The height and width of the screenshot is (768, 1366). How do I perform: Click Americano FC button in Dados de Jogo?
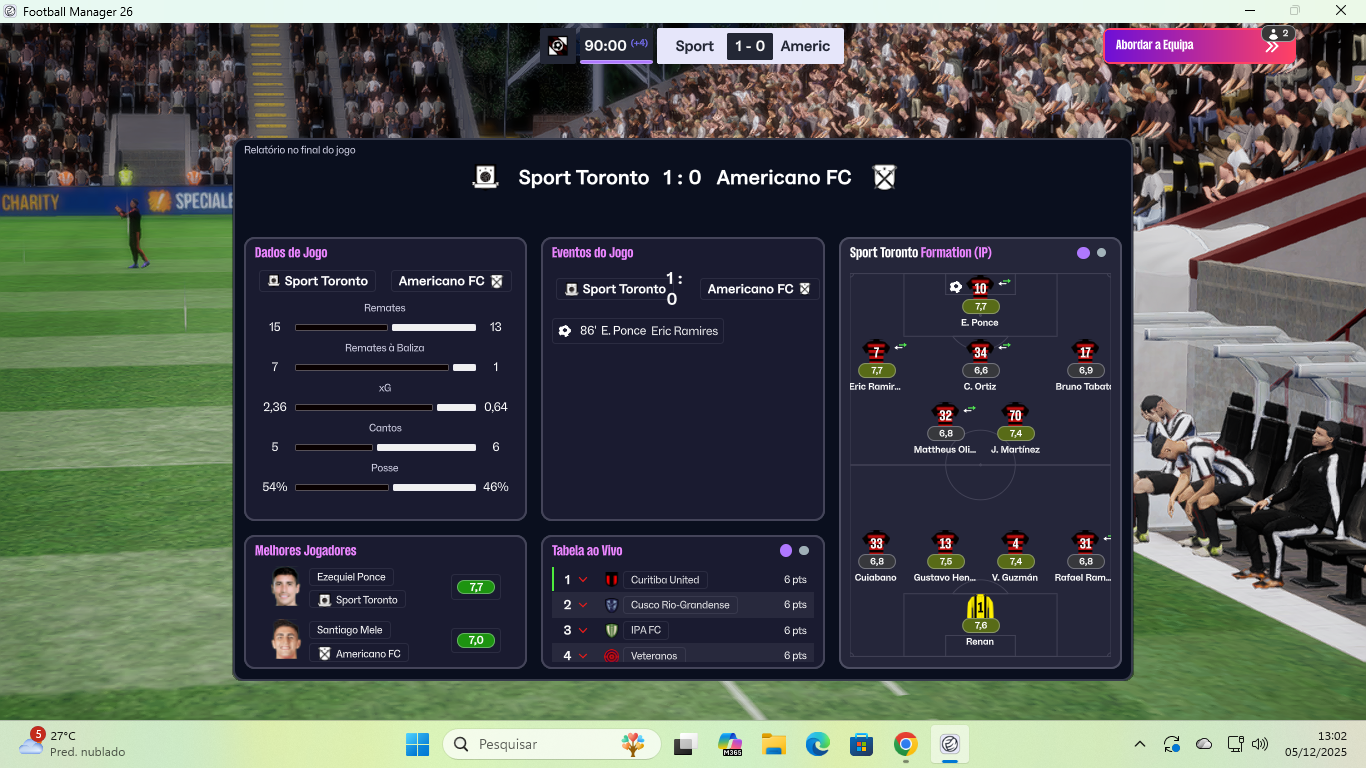(x=450, y=281)
